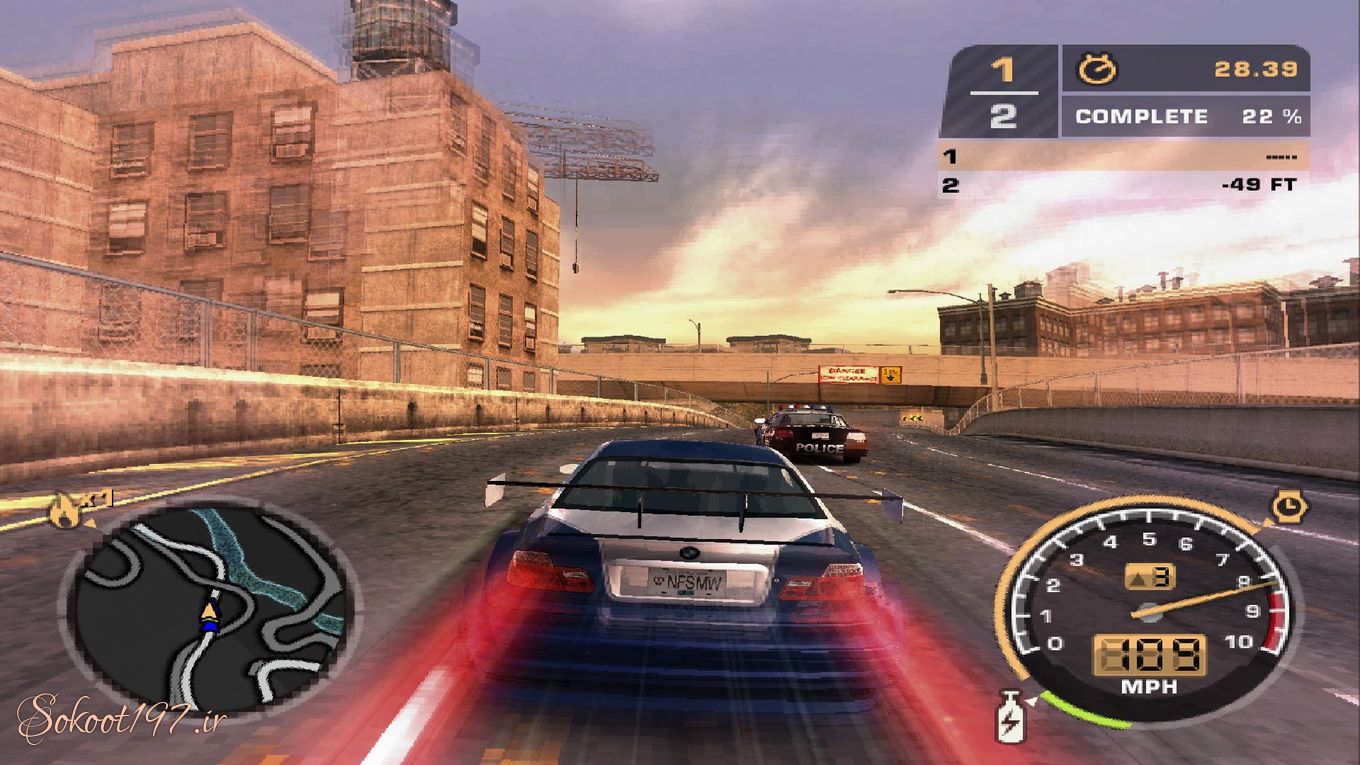The height and width of the screenshot is (765, 1360).
Task: Click the race position indicator panel
Action: coord(1001,92)
